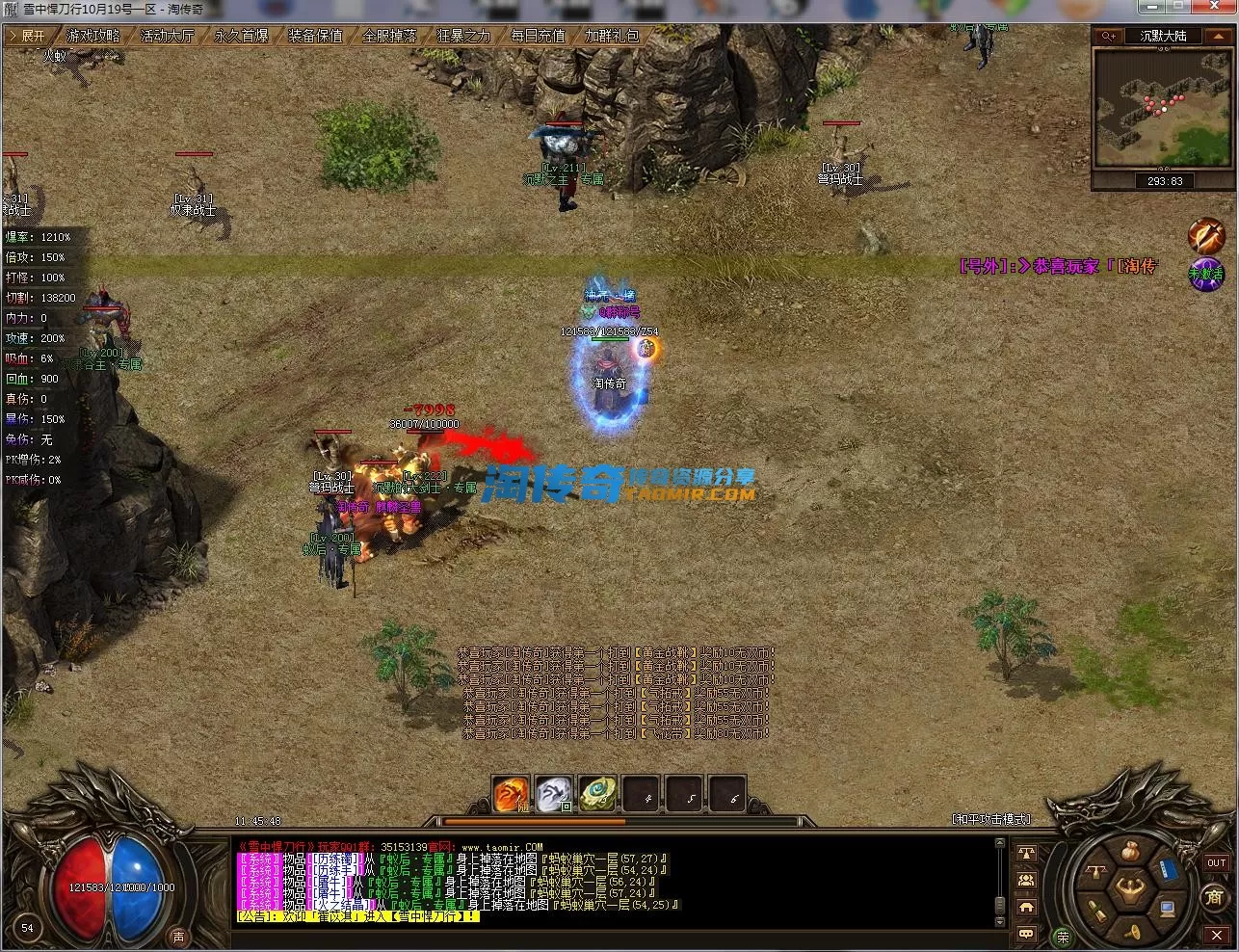Click the OUT logout button
Screen dimensions: 1239x952
1216,863
